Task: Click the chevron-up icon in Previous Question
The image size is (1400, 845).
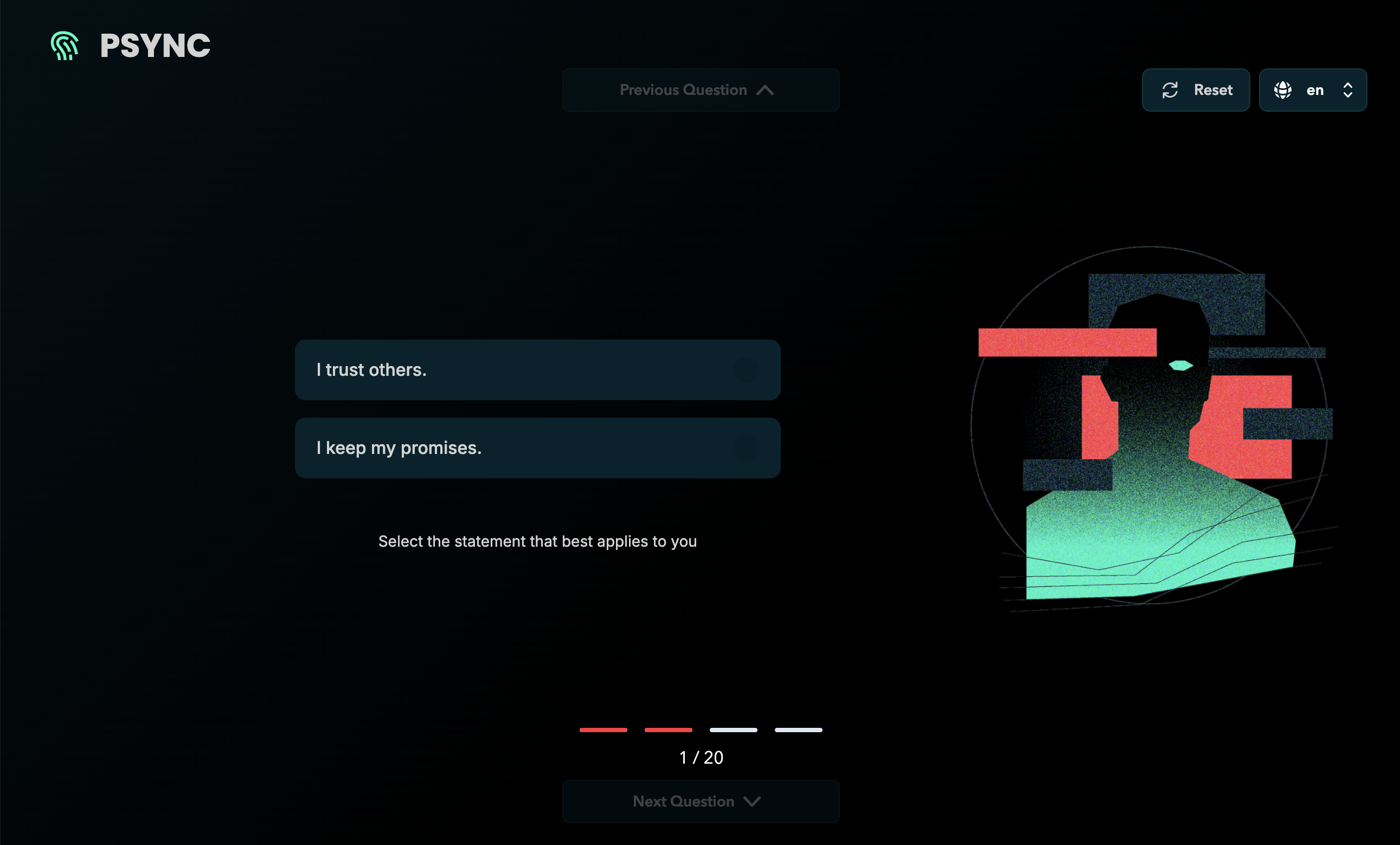Action: click(766, 90)
